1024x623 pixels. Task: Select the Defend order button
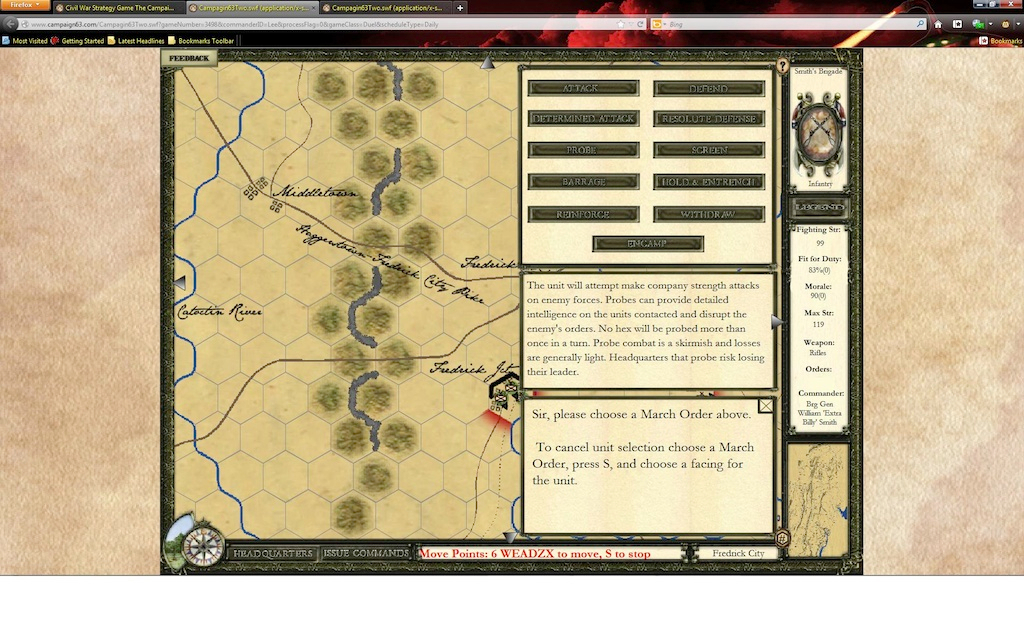[709, 88]
